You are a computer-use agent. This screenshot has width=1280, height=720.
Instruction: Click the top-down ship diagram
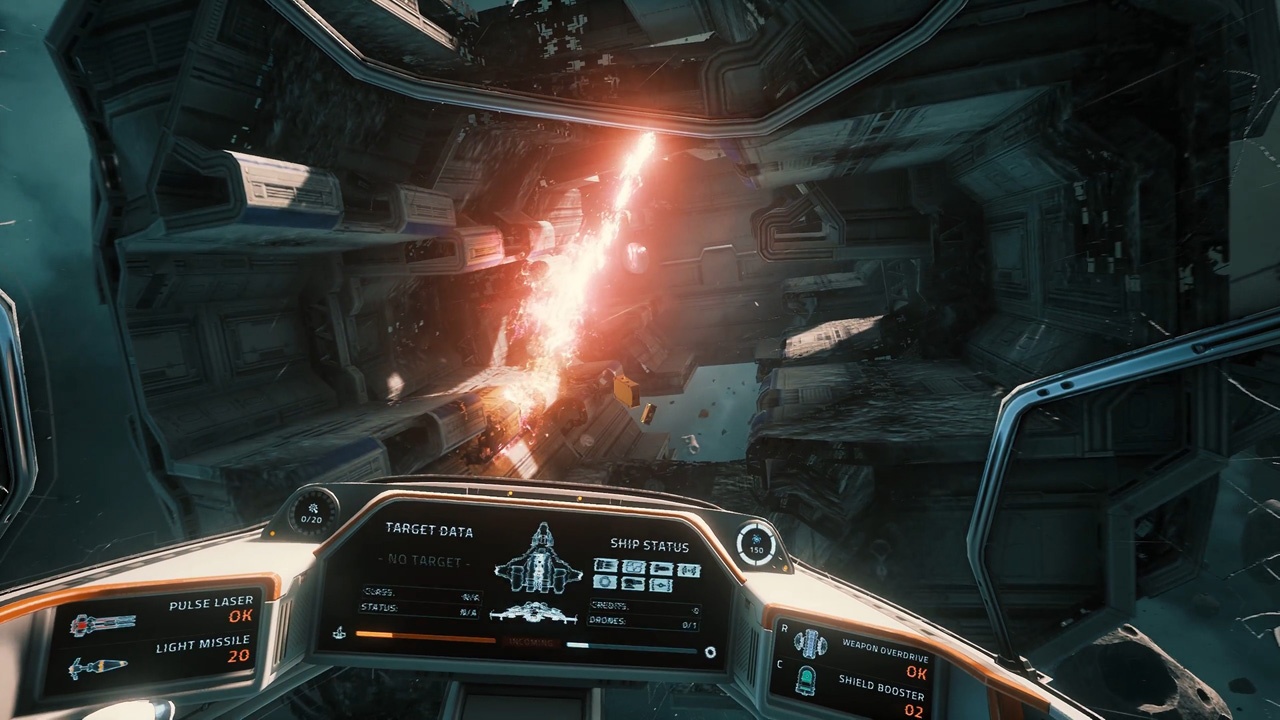[538, 558]
